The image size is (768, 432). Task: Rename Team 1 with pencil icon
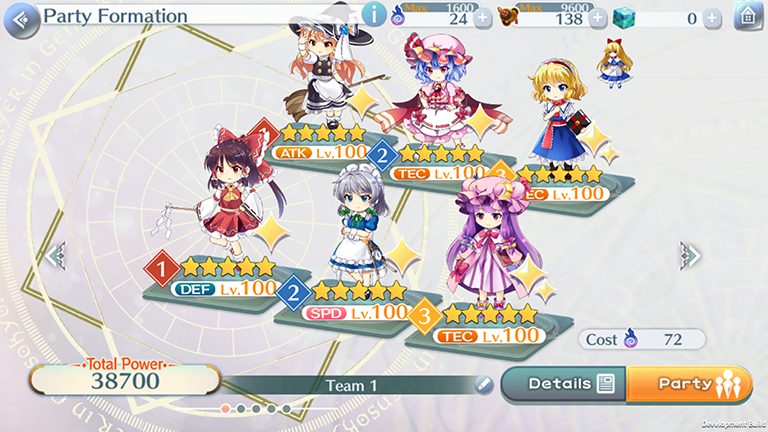tap(484, 384)
